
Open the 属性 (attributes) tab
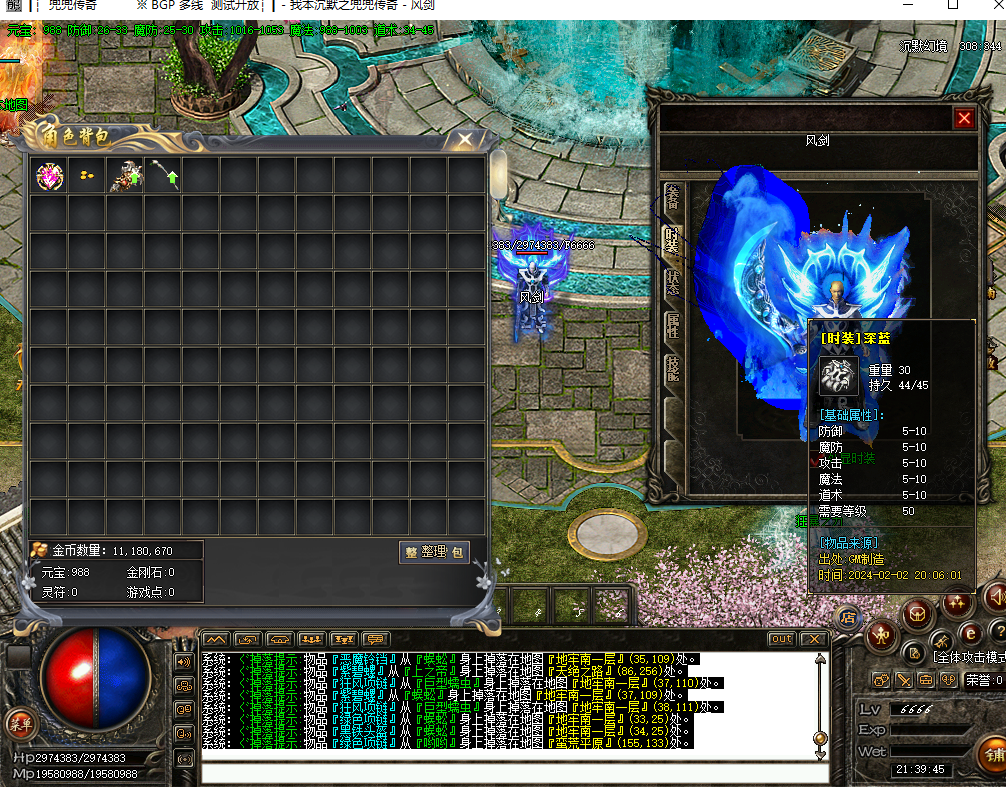click(673, 326)
